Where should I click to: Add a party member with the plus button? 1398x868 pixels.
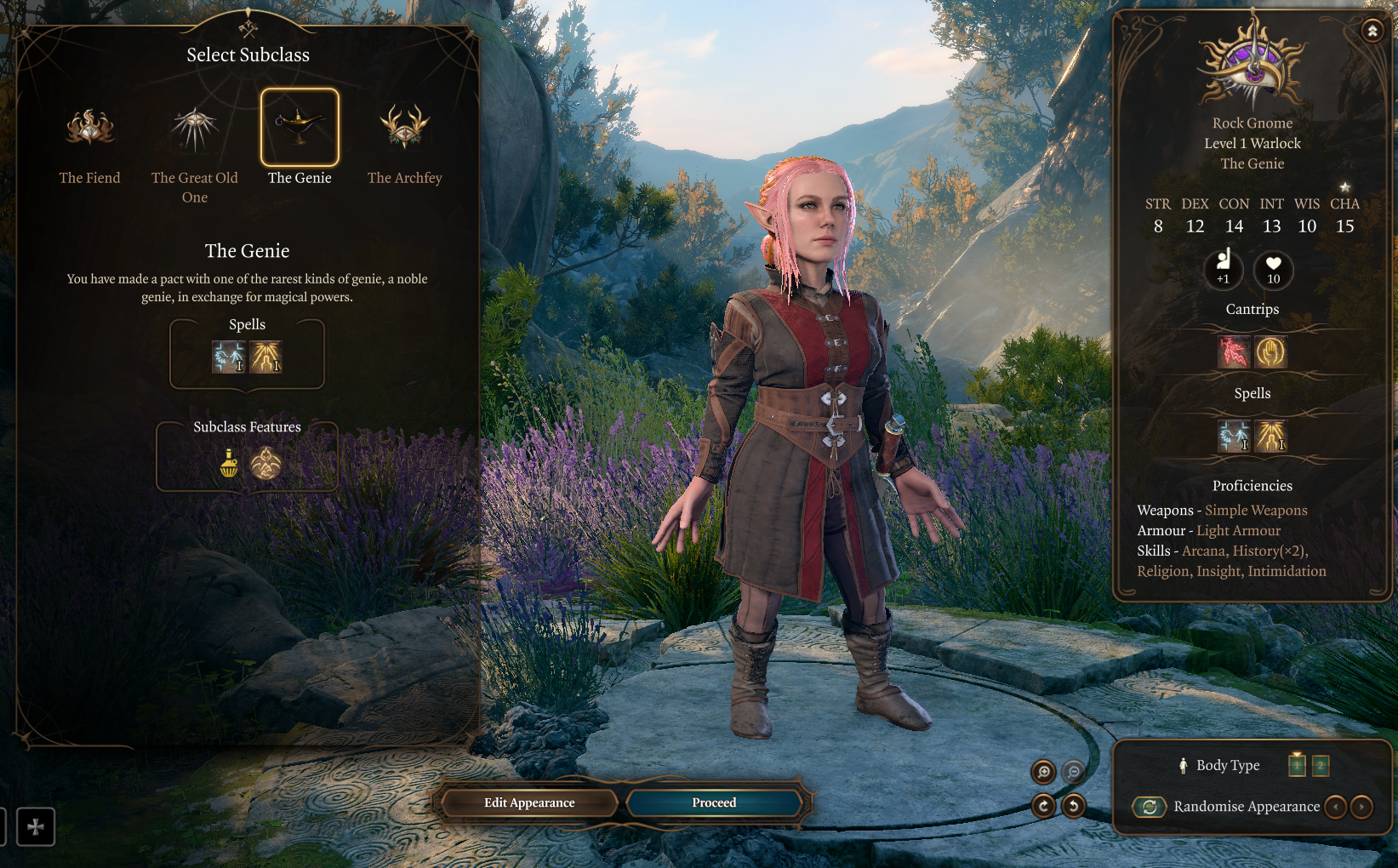[x=36, y=826]
